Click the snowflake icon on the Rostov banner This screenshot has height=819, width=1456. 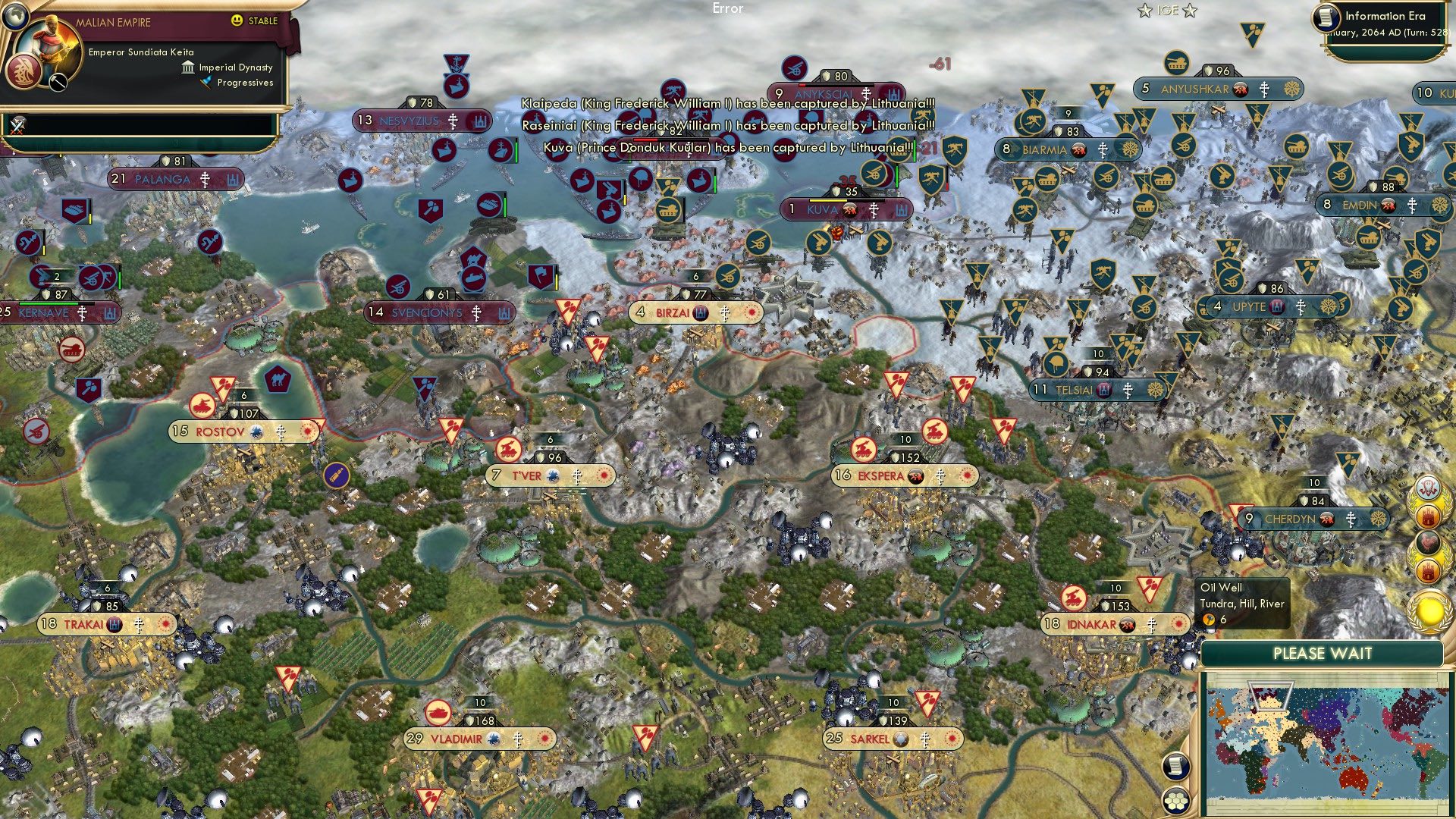[258, 430]
